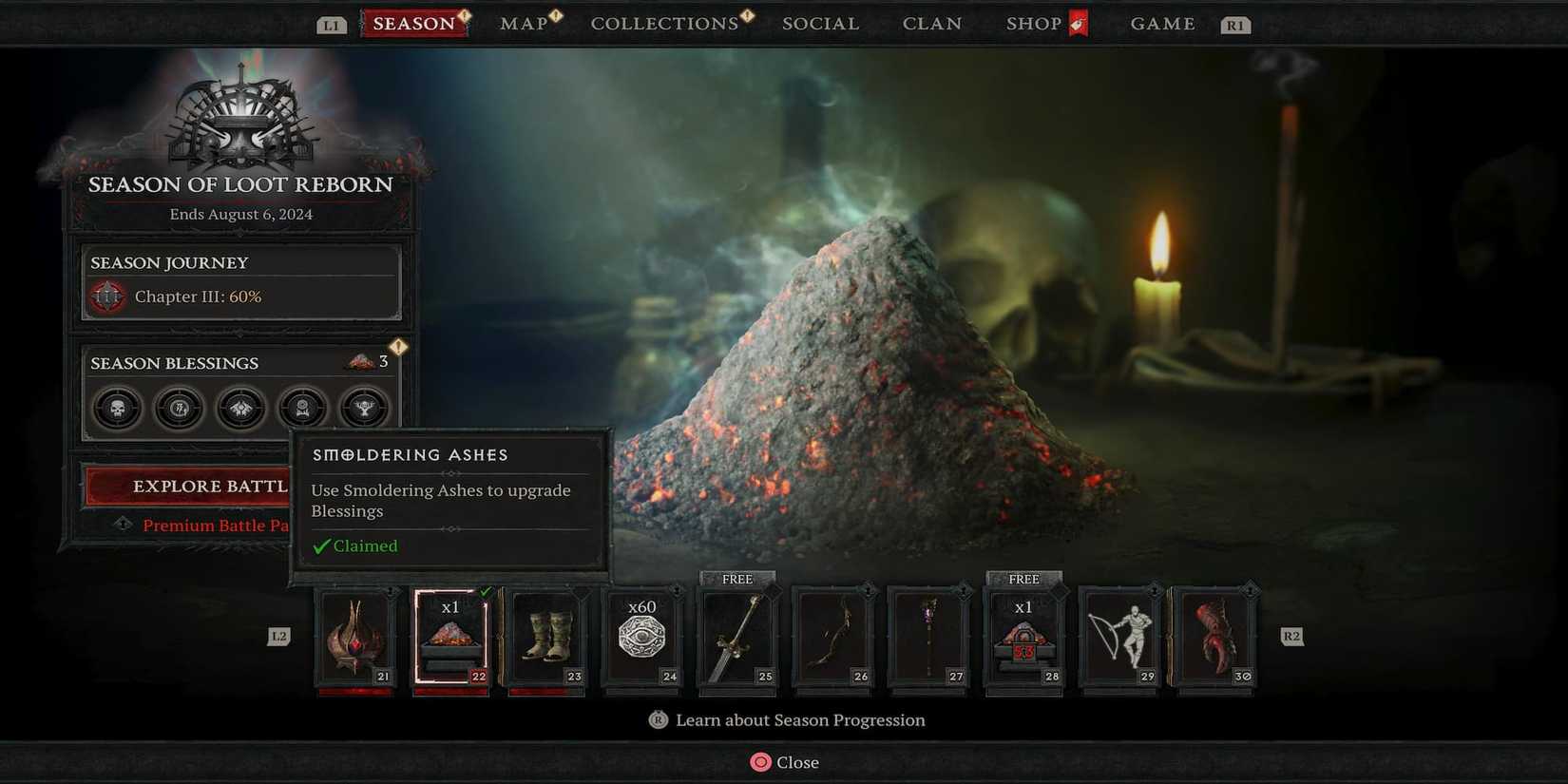Open the rightmost antlered trophy blessing icon
Screen dimensions: 1568x784
(365, 407)
